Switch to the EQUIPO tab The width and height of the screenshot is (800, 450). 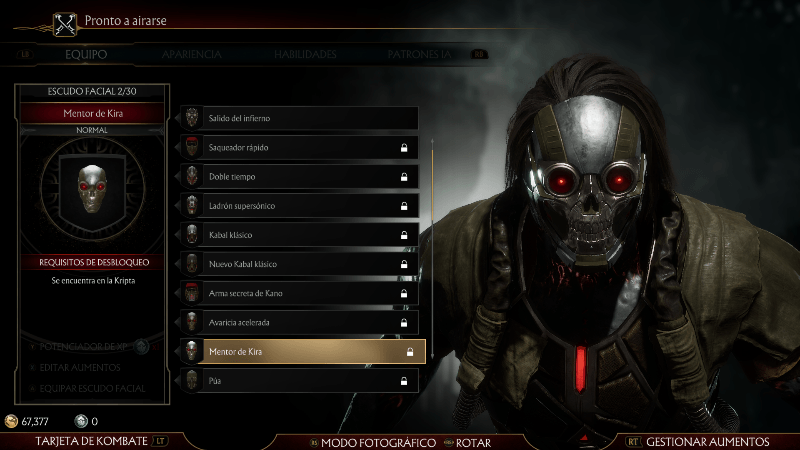(x=86, y=54)
